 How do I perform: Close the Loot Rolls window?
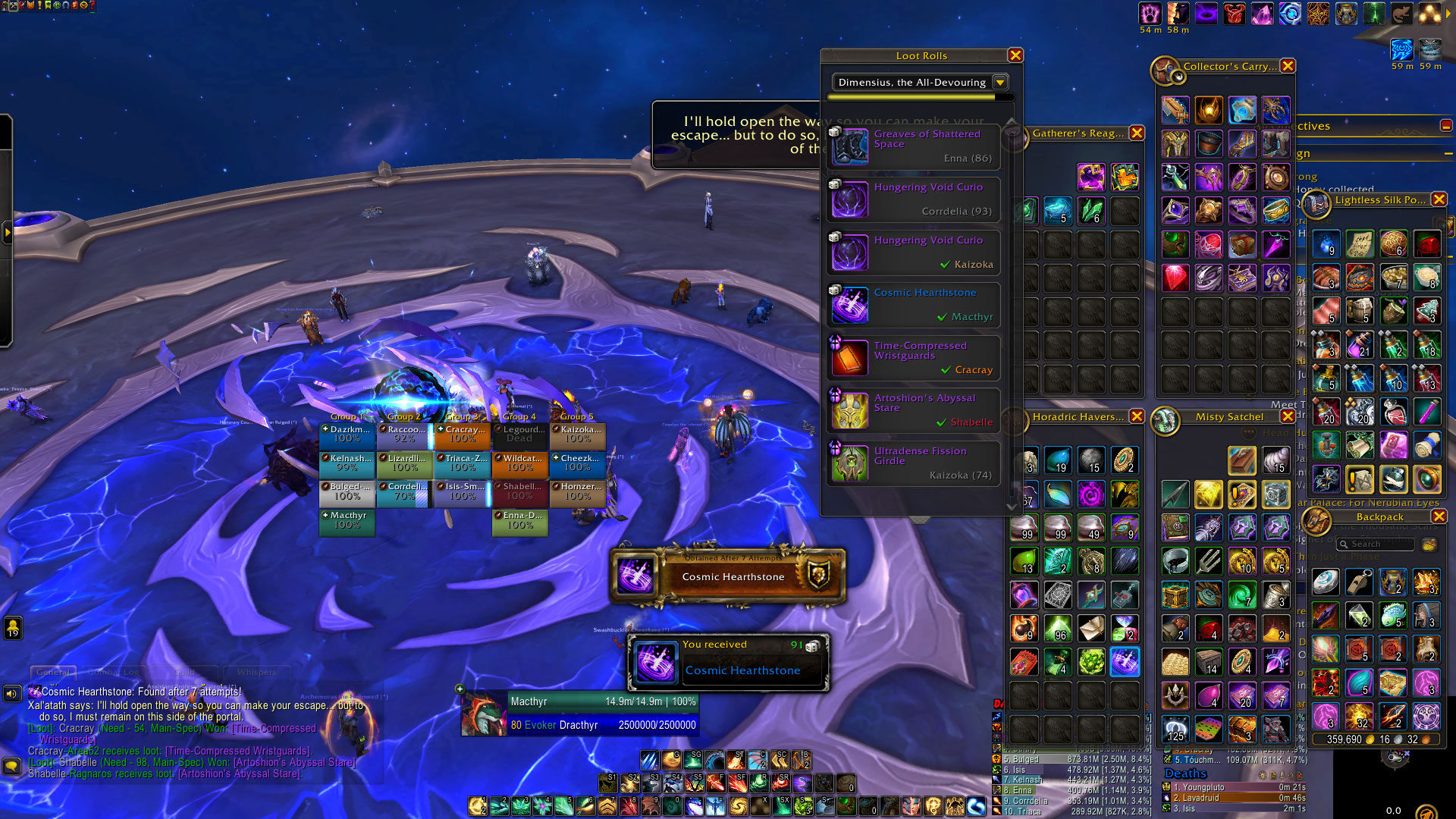pos(1015,55)
